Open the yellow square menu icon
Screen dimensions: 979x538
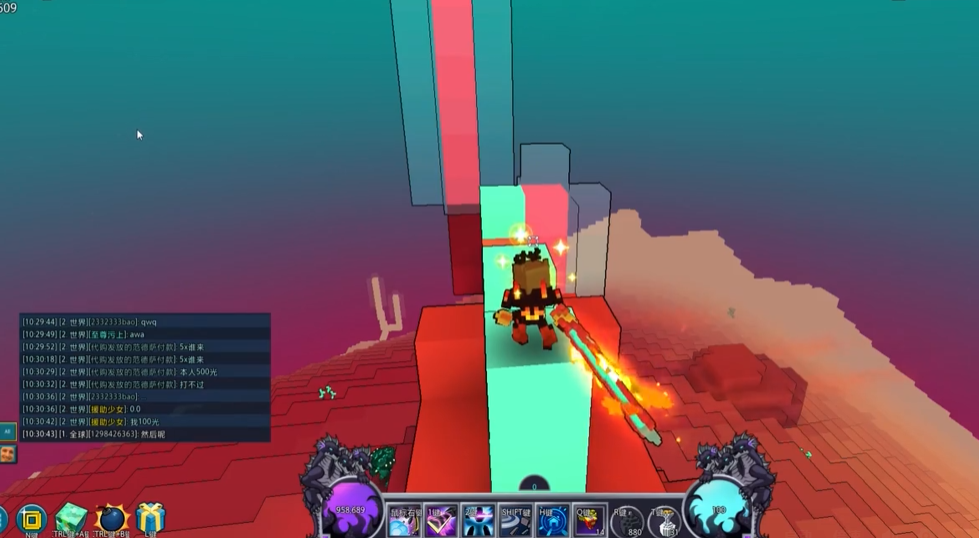31,519
